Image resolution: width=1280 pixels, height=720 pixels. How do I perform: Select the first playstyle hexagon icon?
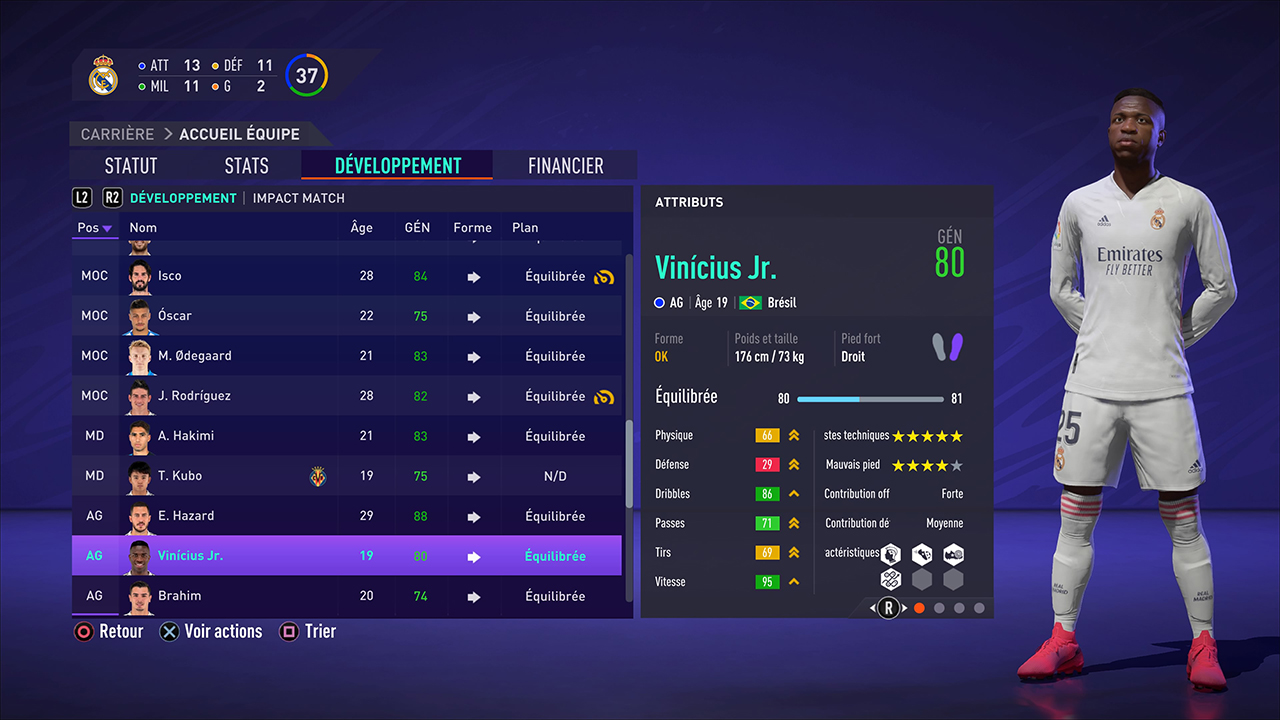click(x=889, y=553)
